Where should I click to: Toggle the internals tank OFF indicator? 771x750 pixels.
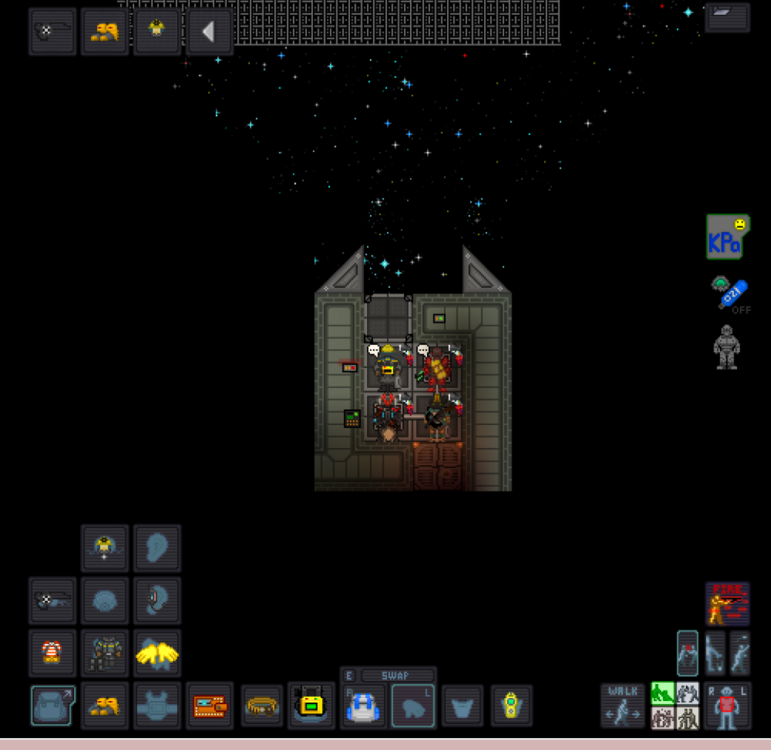tap(732, 294)
